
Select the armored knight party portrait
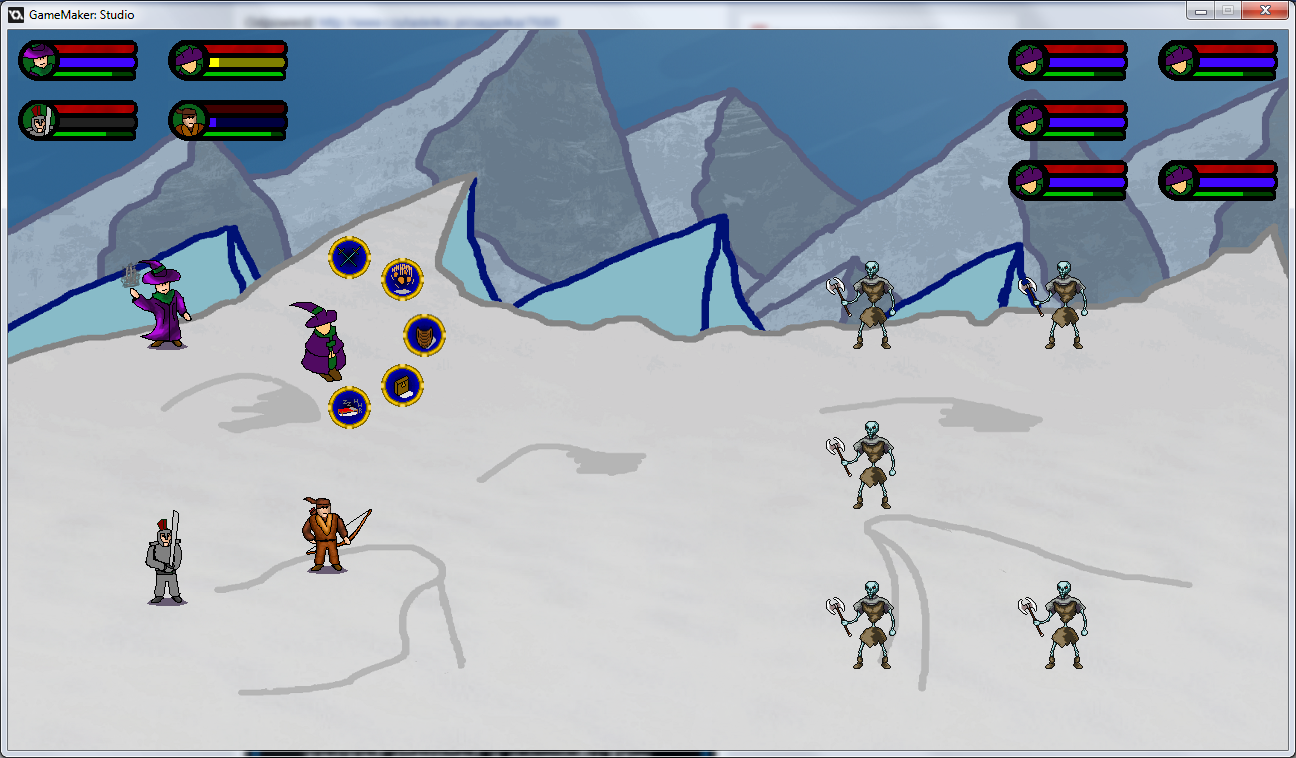[x=39, y=121]
